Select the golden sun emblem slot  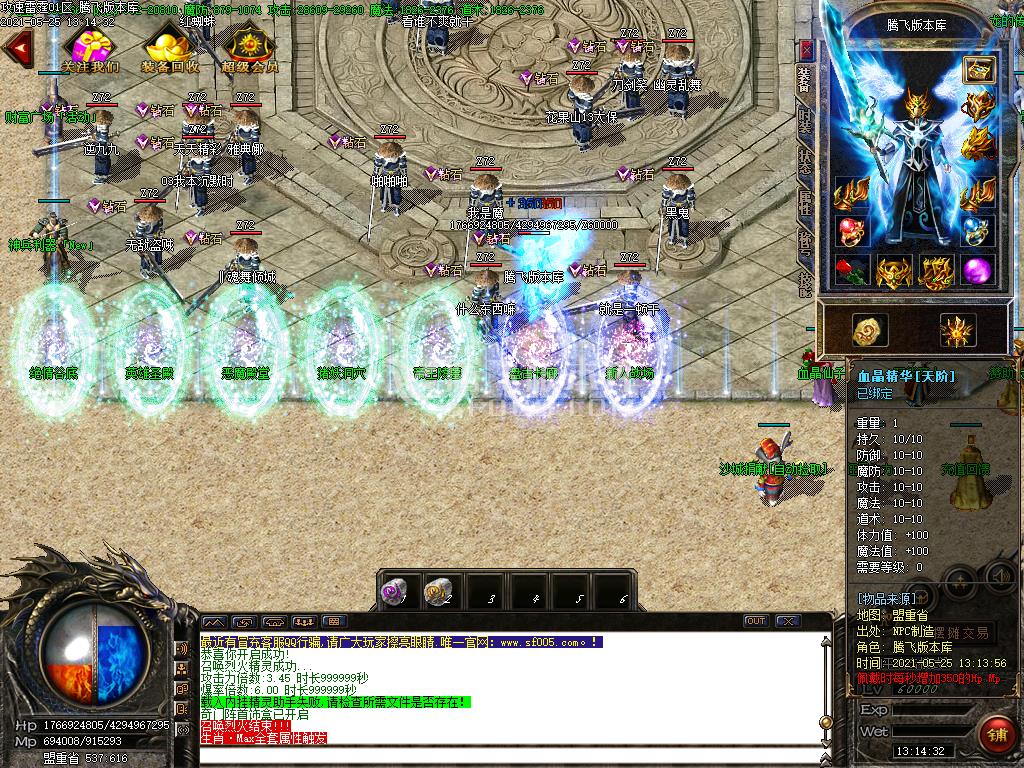coord(958,331)
